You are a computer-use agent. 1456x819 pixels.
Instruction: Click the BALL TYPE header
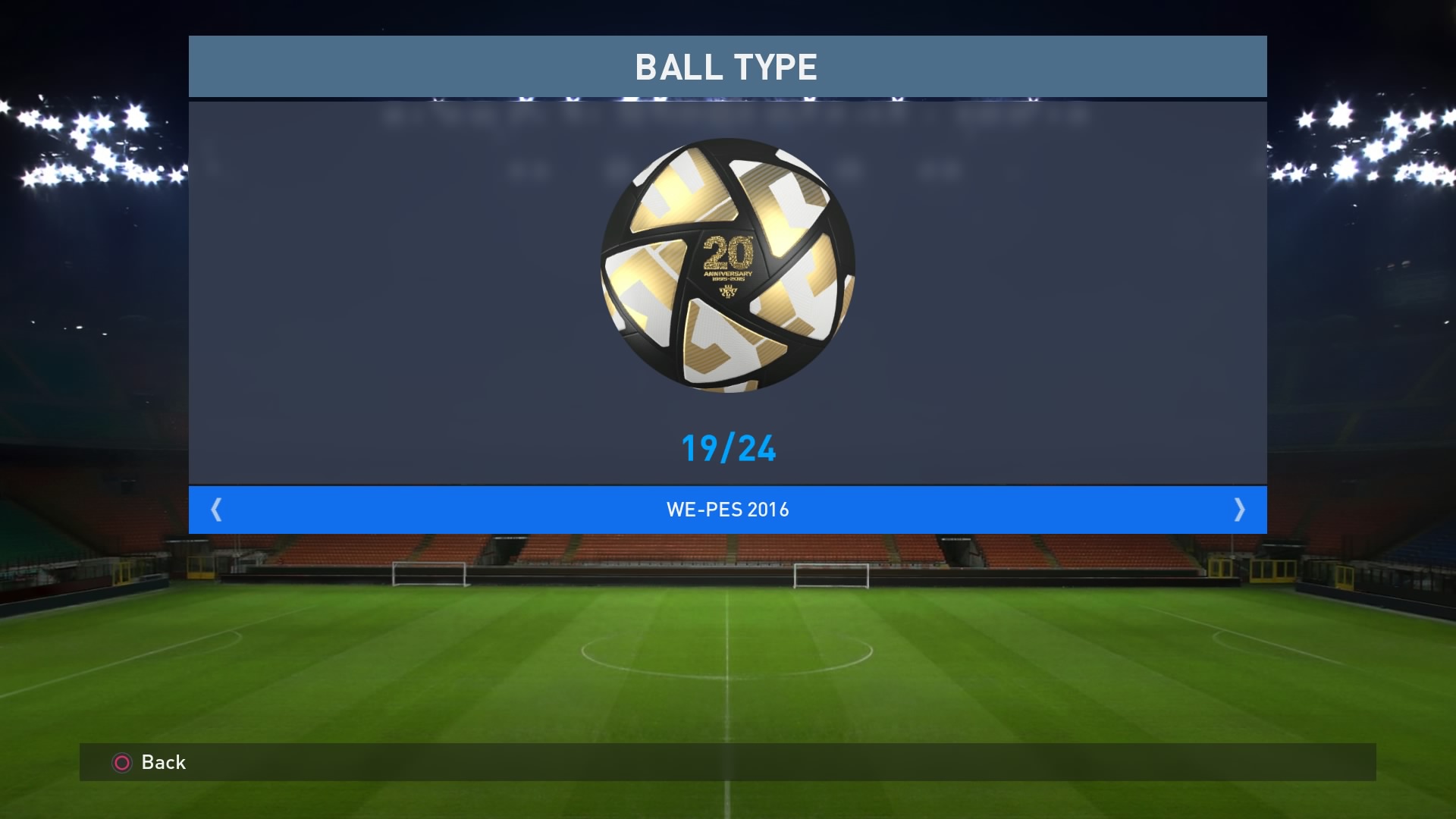click(x=728, y=67)
